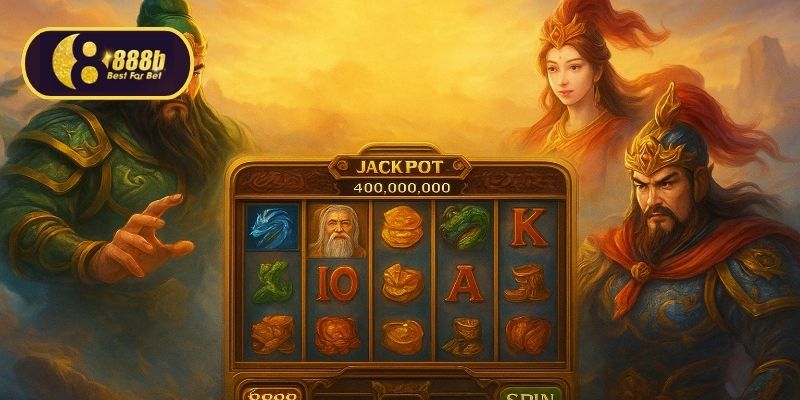Select the red A symbol
Image resolution: width=800 pixels, height=400 pixels.
coord(463,284)
